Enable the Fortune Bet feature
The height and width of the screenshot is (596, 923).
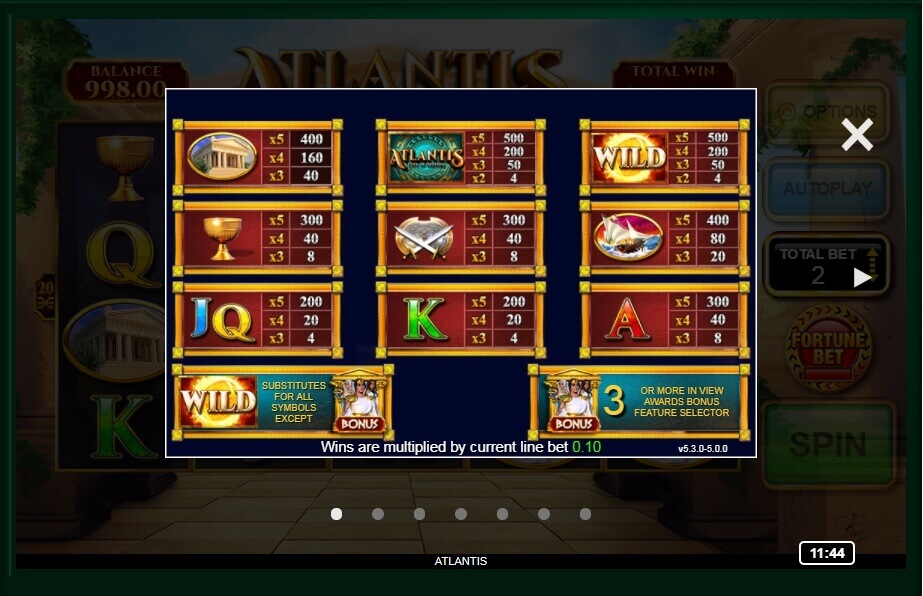pos(827,348)
